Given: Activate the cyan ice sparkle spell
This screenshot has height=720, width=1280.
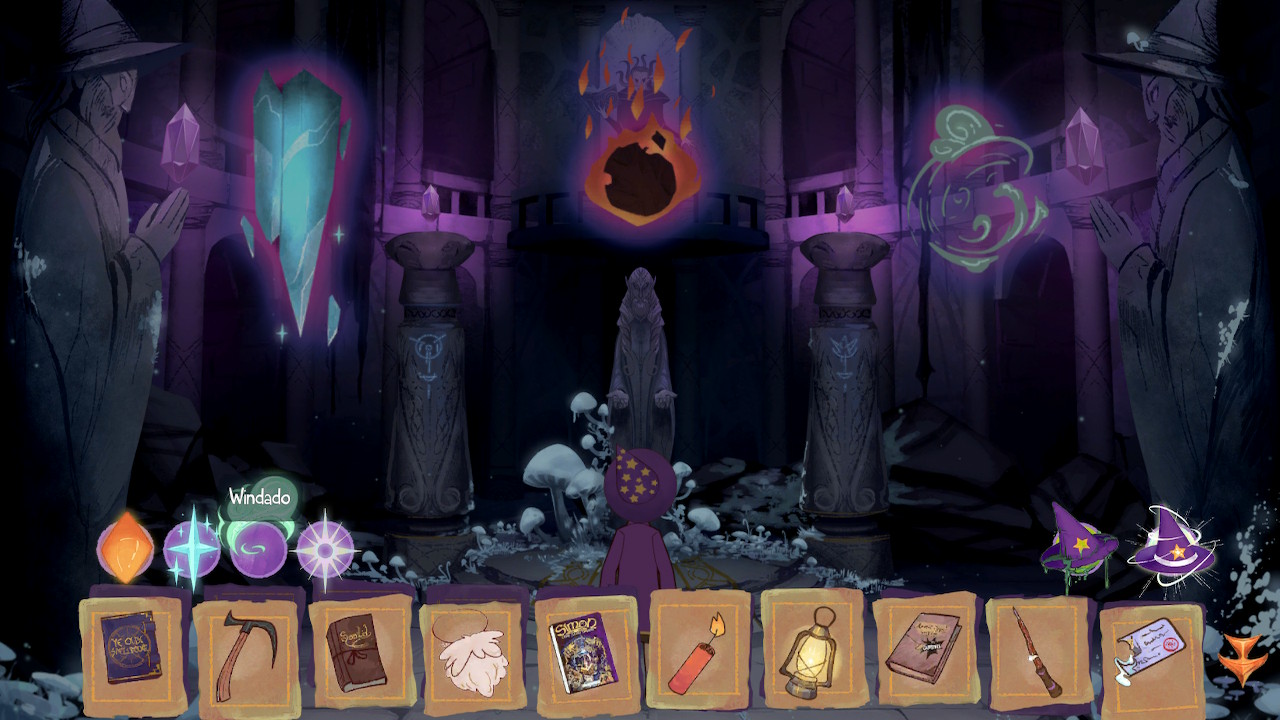Looking at the screenshot, I should 191,549.
